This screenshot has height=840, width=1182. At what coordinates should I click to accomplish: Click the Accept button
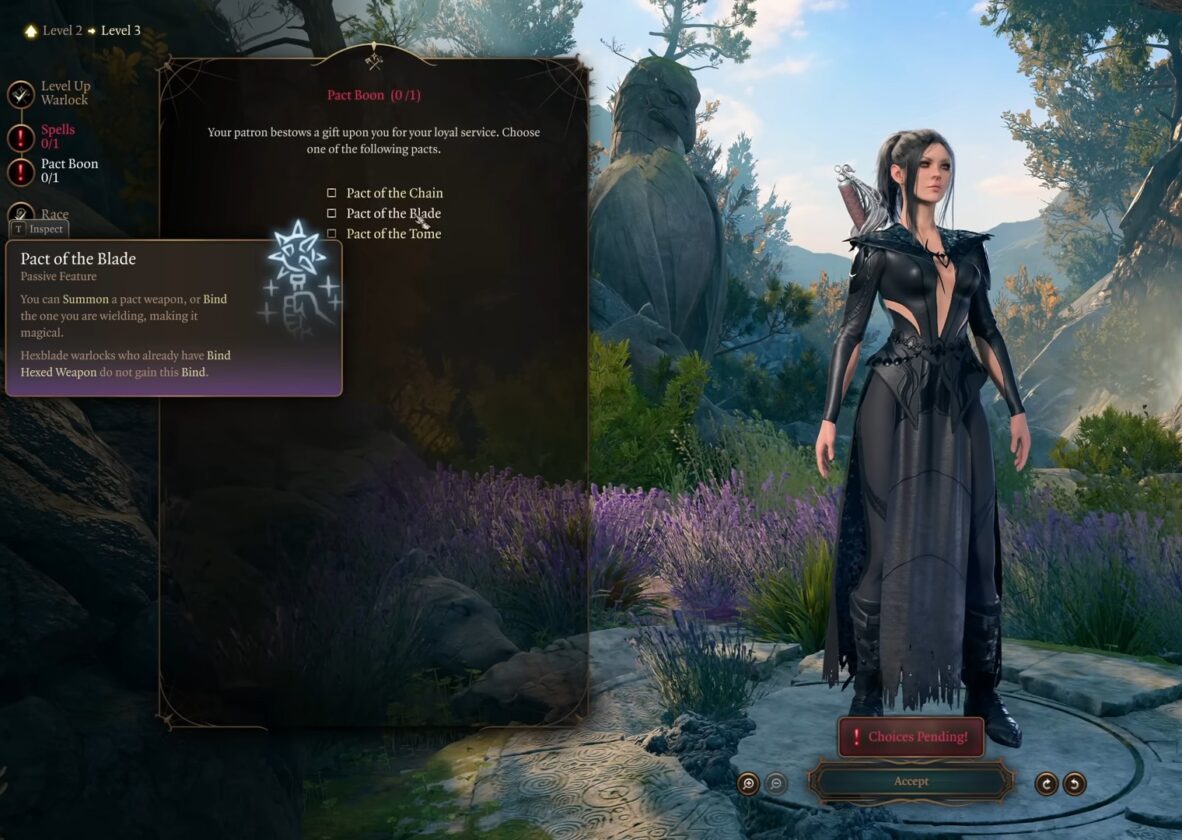tap(910, 781)
